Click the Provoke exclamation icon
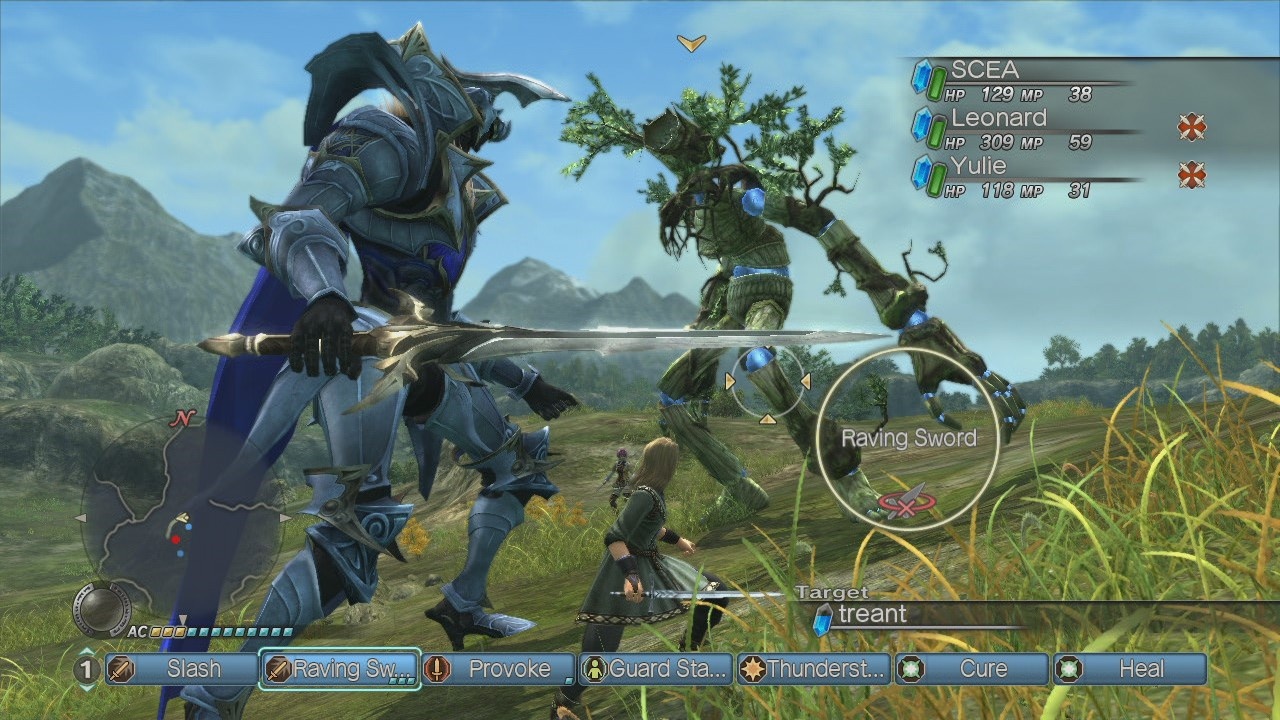The image size is (1280, 720). click(x=435, y=669)
